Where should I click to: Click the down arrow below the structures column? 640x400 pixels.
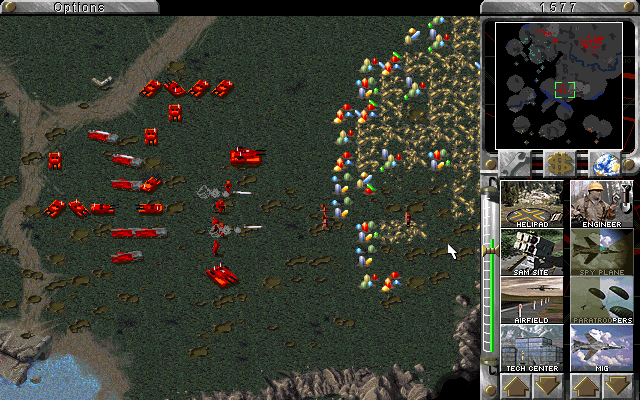(547, 386)
